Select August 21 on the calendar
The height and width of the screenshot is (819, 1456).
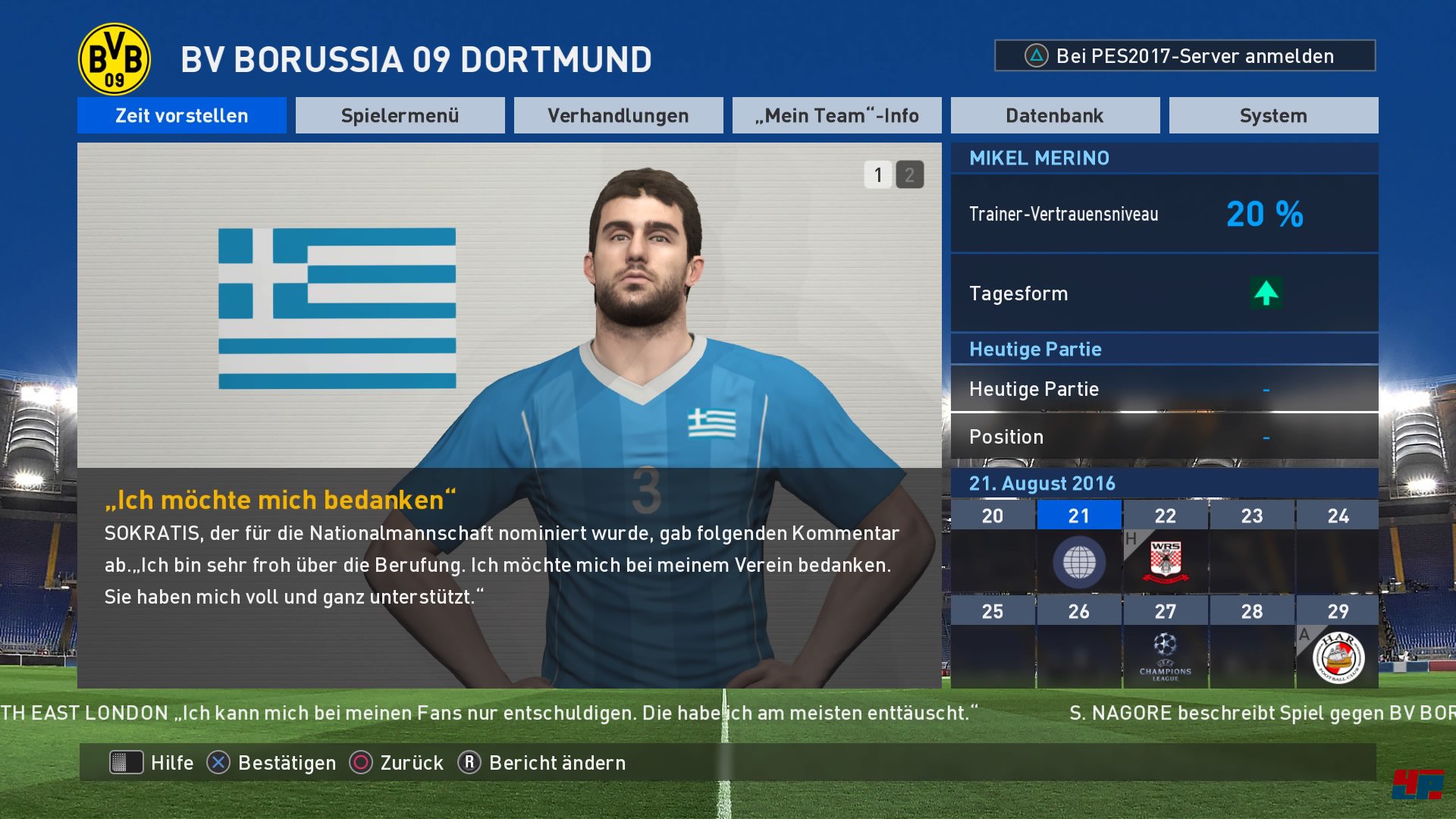click(1078, 548)
